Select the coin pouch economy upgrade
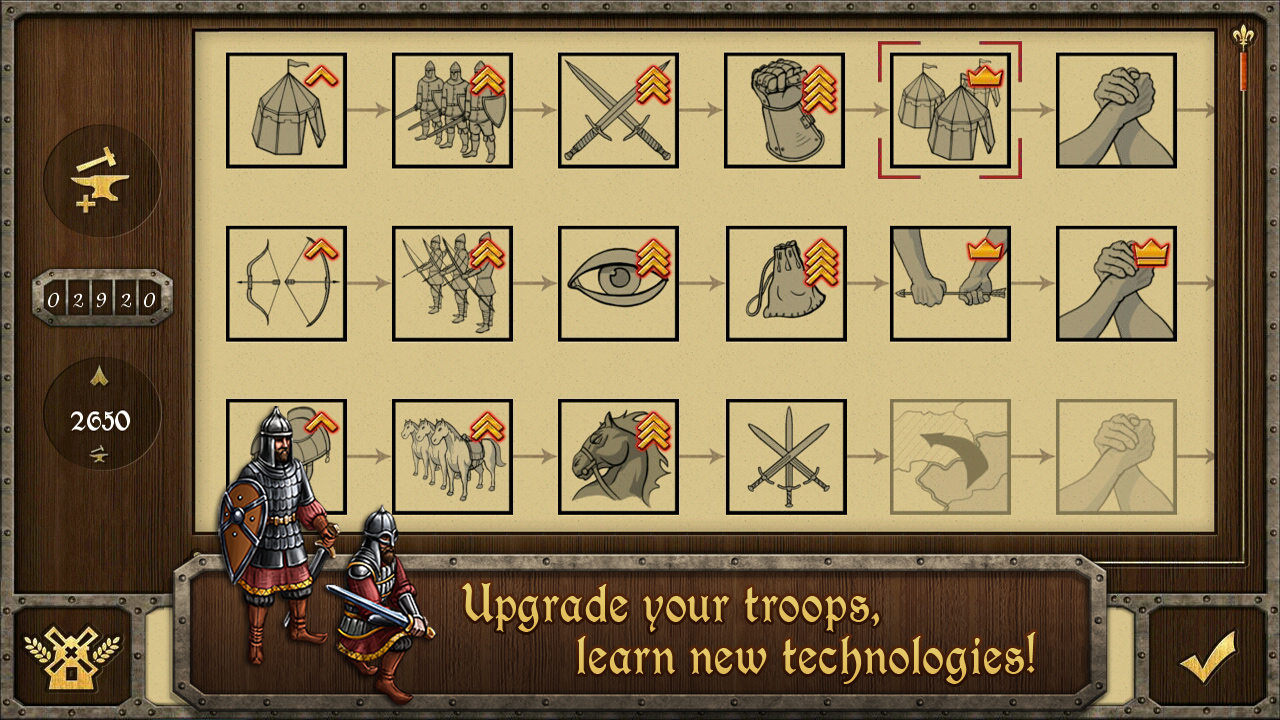The width and height of the screenshot is (1280, 720). pyautogui.click(x=784, y=283)
